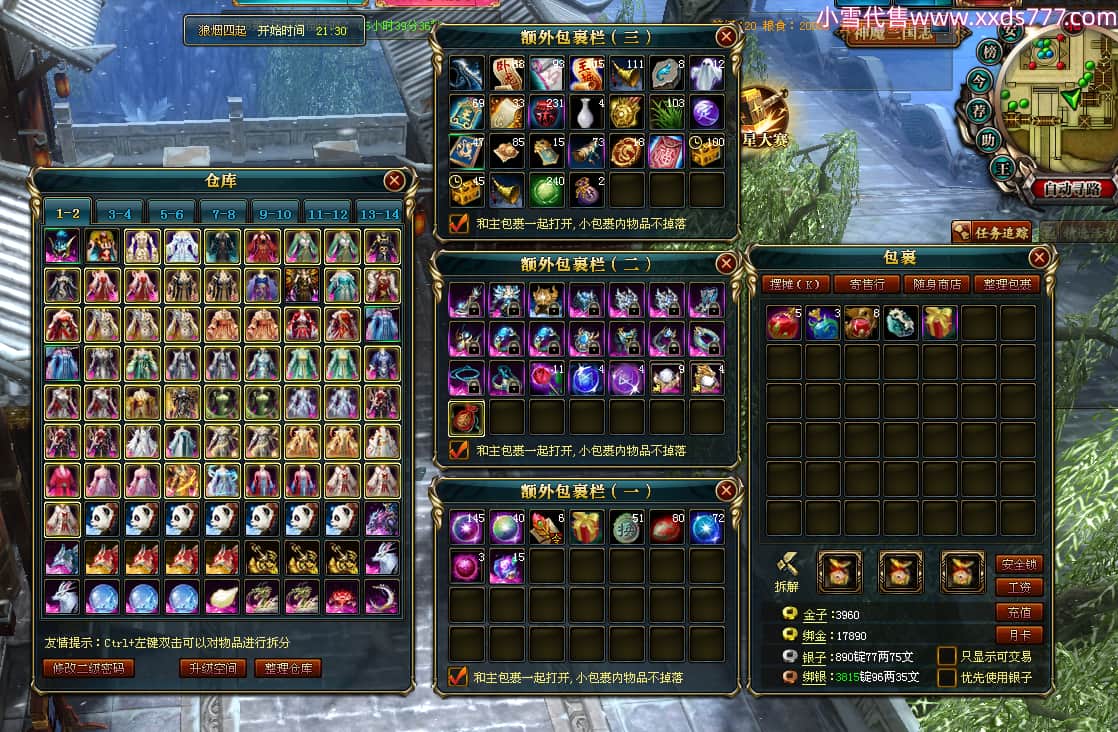Toggle the checkbox in 额外包裹栏（一）
The height and width of the screenshot is (732, 1118).
(458, 677)
